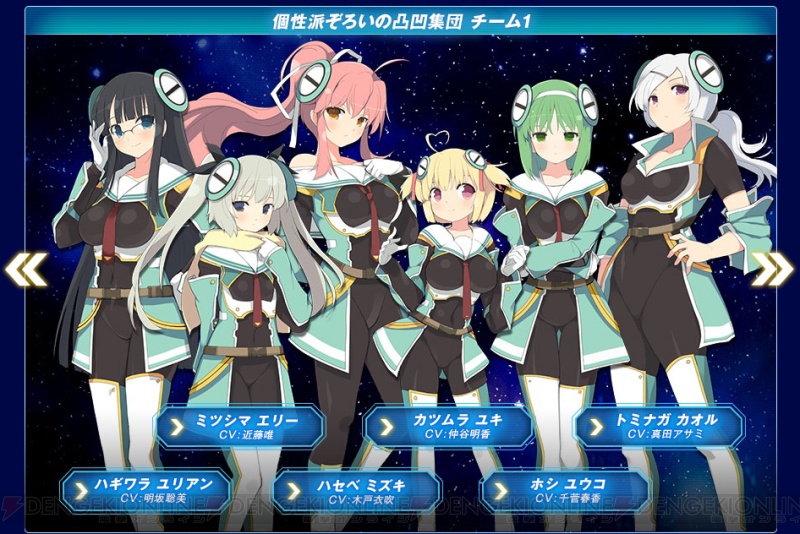Select the ハギワラ ユリアン character button

point(146,489)
